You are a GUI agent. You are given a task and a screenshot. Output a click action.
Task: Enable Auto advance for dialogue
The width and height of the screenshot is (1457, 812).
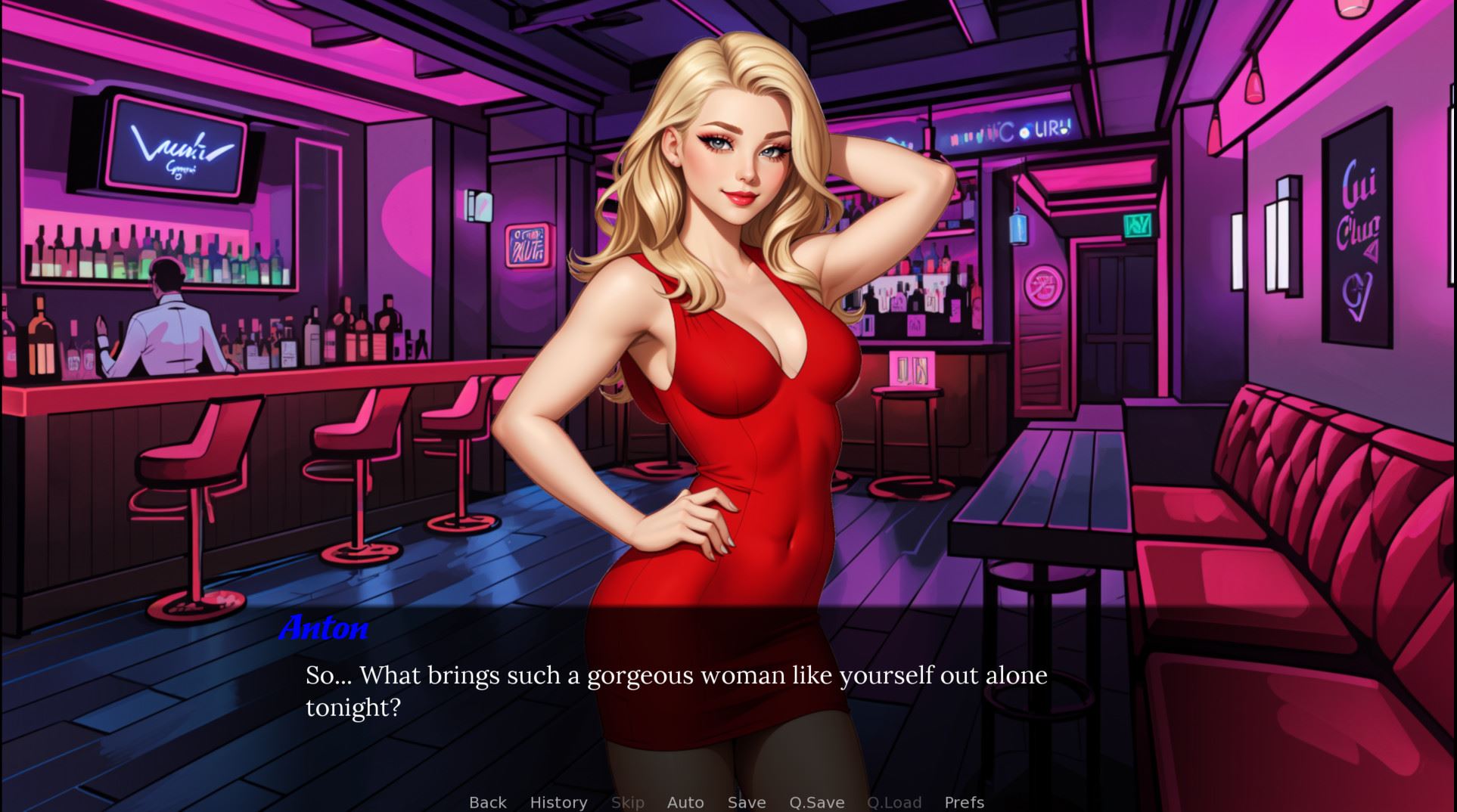(x=685, y=802)
